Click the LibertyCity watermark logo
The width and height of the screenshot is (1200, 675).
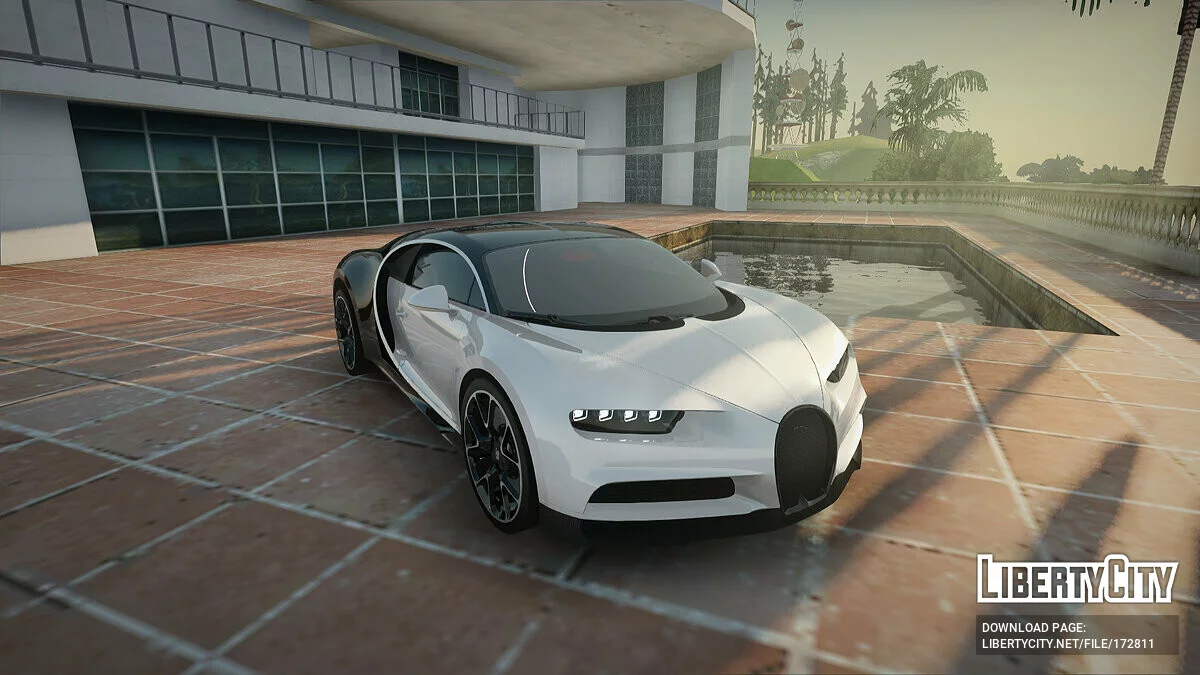coord(1077,580)
